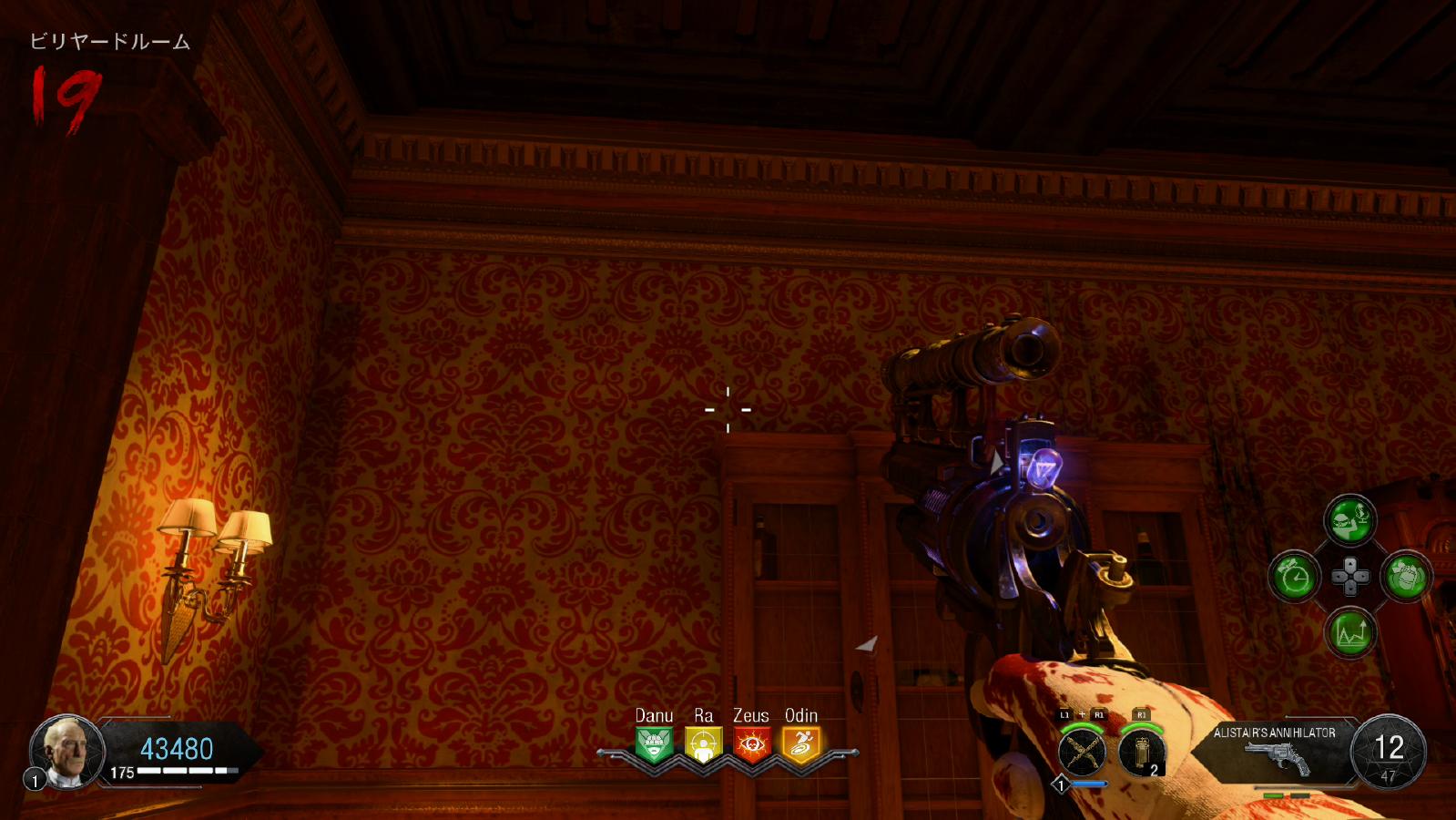The width and height of the screenshot is (1456, 820).
Task: Activate the bottom elixir with graph symbol
Action: click(1349, 632)
